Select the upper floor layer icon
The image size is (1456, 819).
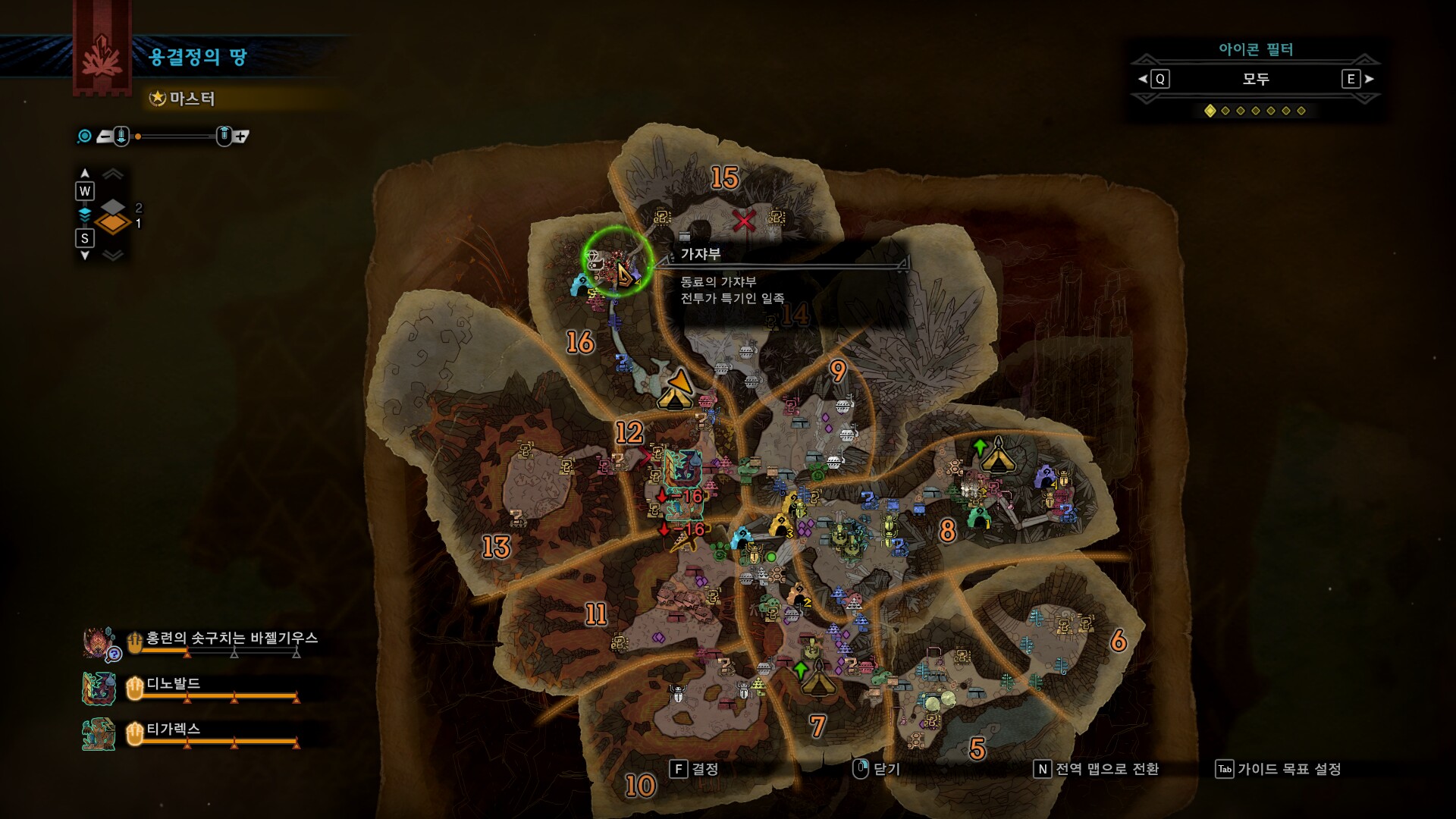(113, 207)
